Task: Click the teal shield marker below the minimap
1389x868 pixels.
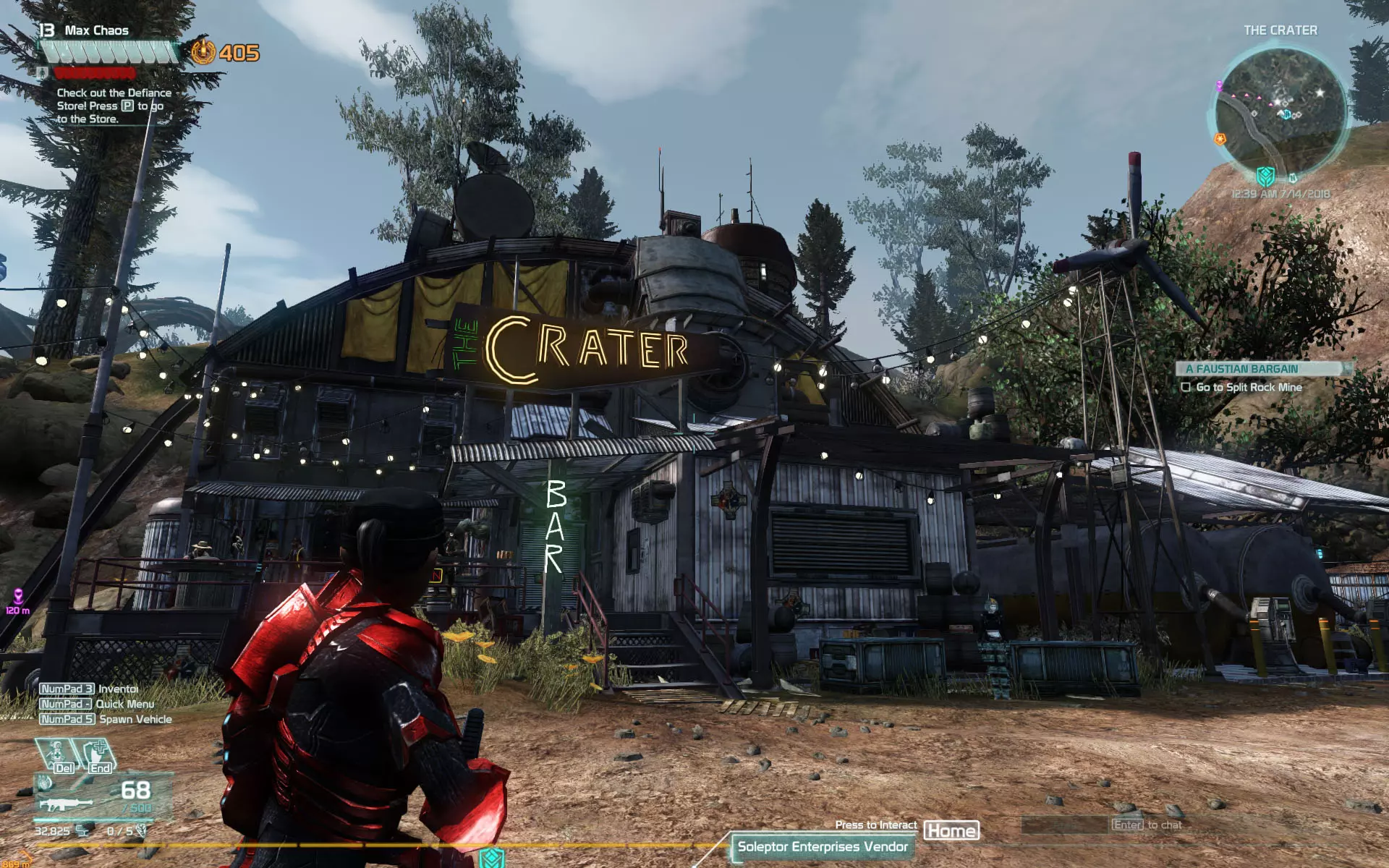Action: pyautogui.click(x=1265, y=176)
